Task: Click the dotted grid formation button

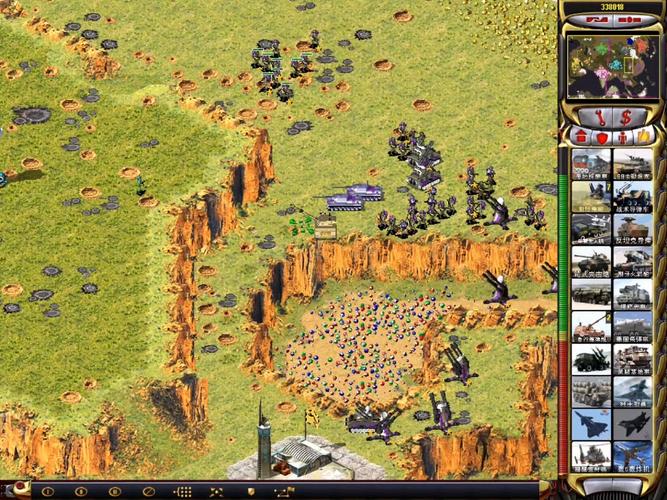Action: click(x=183, y=491)
